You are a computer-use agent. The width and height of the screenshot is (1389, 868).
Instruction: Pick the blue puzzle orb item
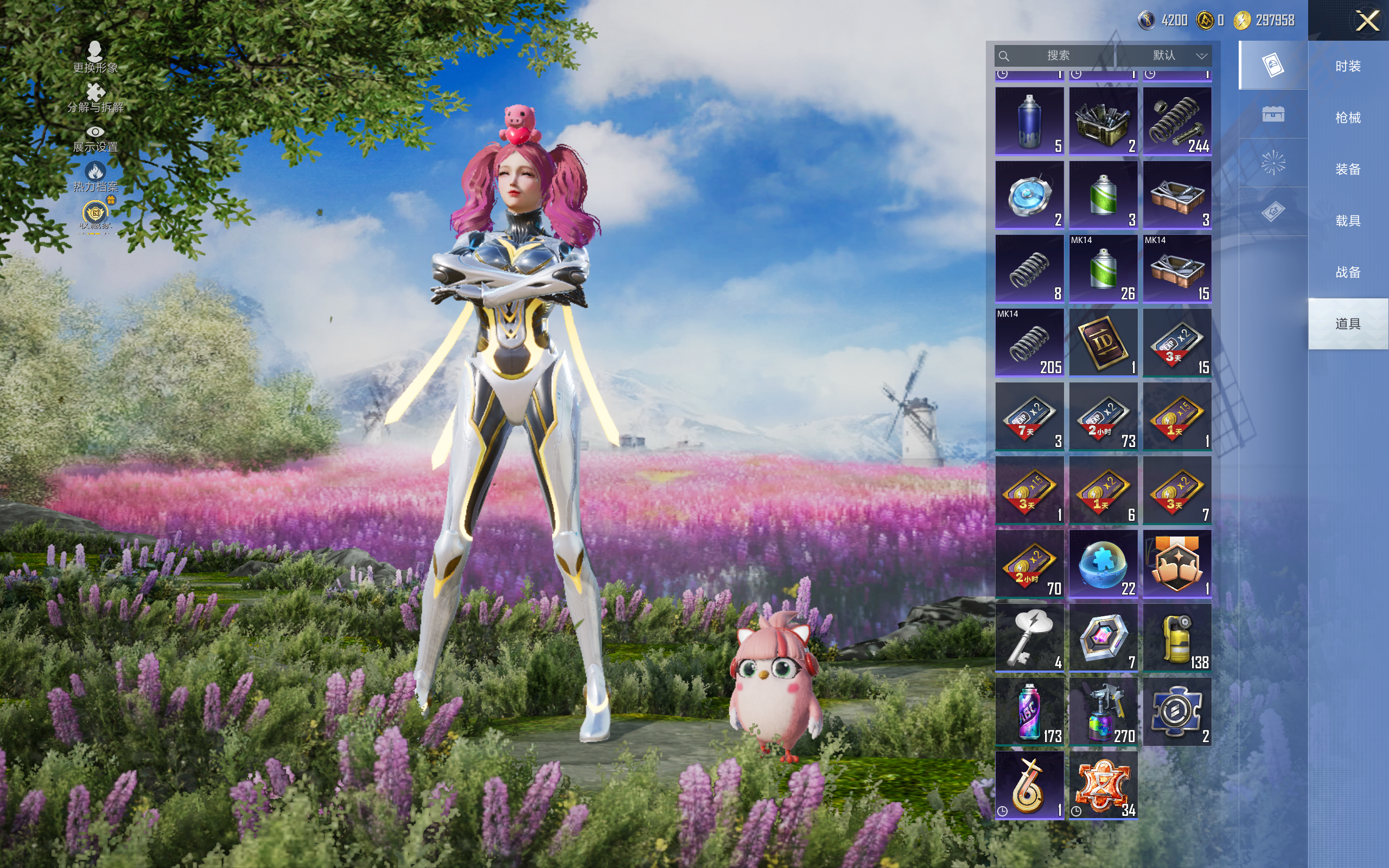click(1103, 564)
